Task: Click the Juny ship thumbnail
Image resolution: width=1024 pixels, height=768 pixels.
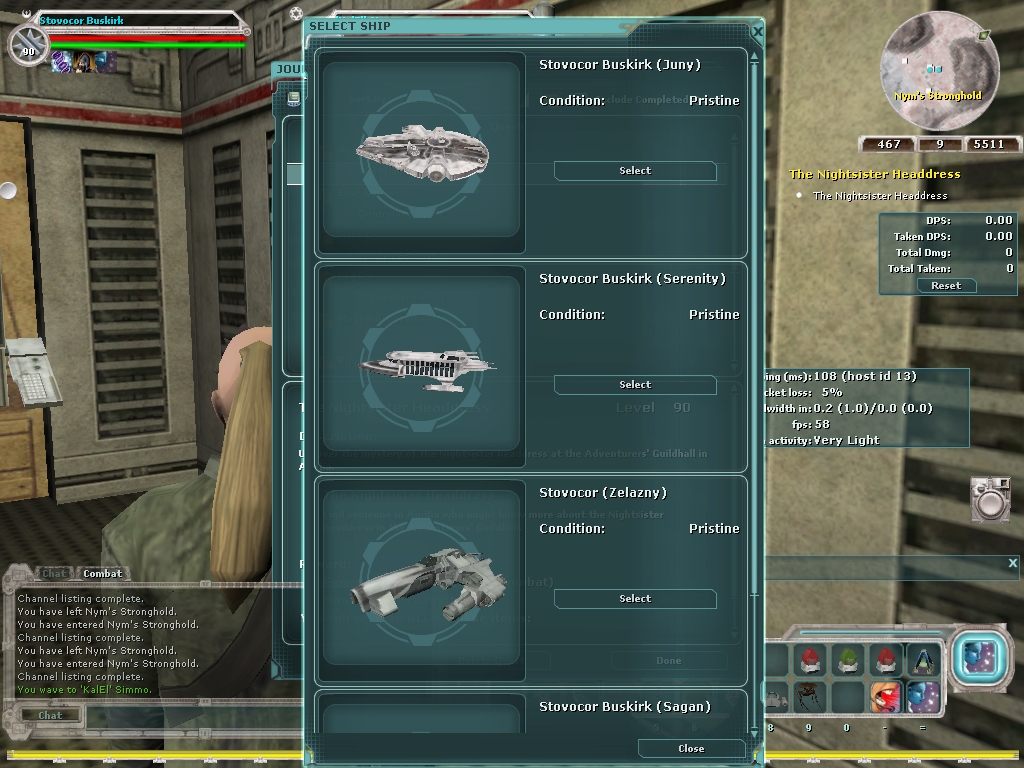Action: click(422, 151)
